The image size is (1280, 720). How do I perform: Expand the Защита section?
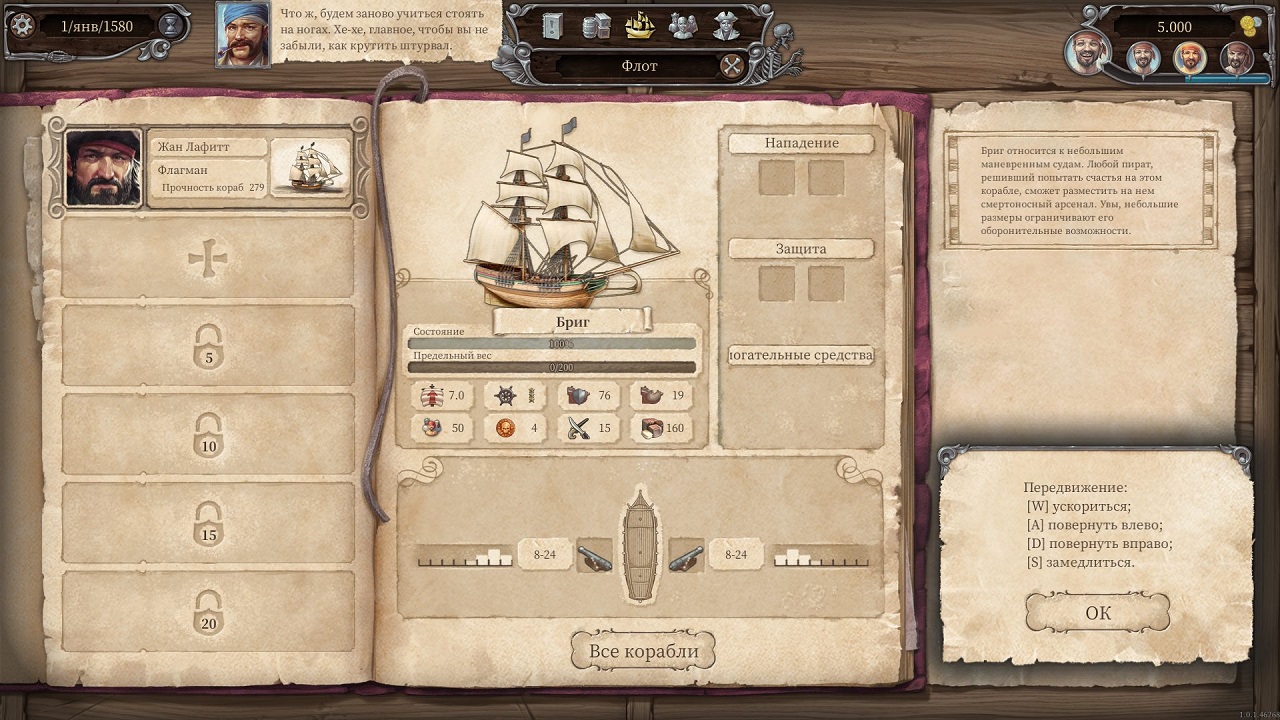click(800, 248)
